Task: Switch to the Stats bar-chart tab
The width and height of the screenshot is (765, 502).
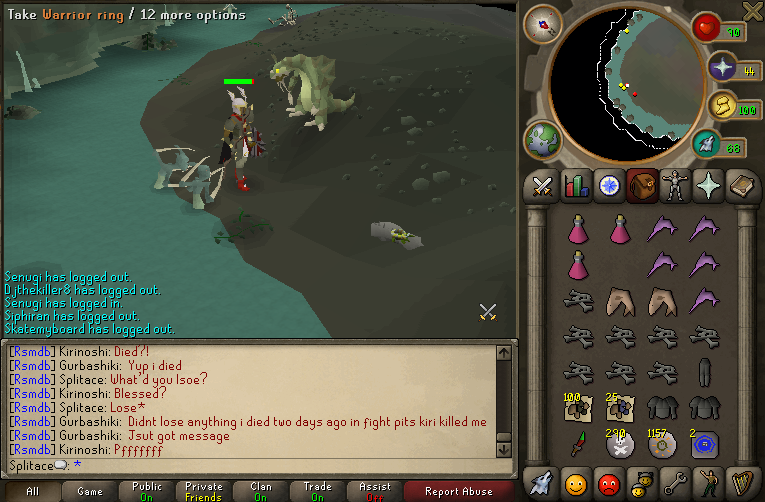Action: tap(575, 186)
